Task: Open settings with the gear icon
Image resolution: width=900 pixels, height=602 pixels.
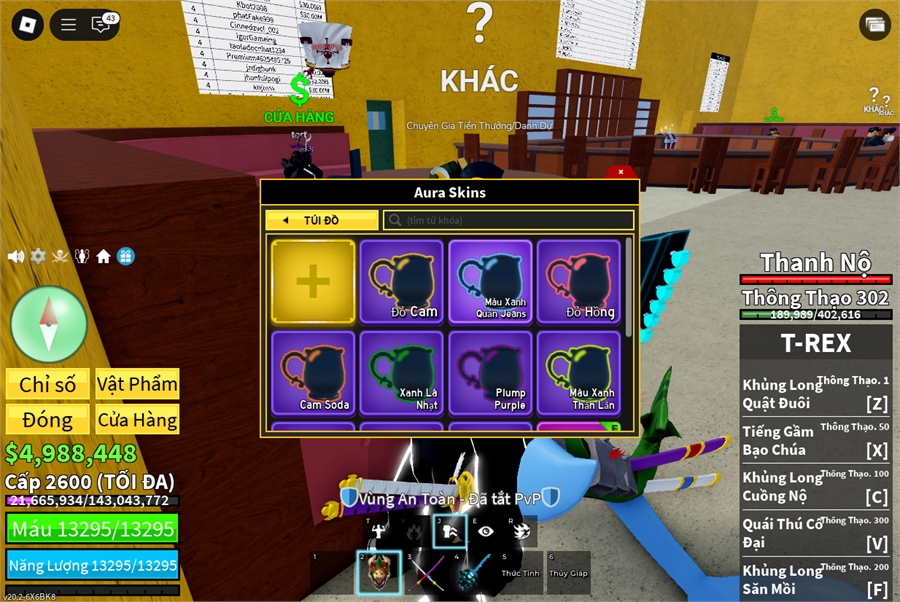Action: click(38, 256)
